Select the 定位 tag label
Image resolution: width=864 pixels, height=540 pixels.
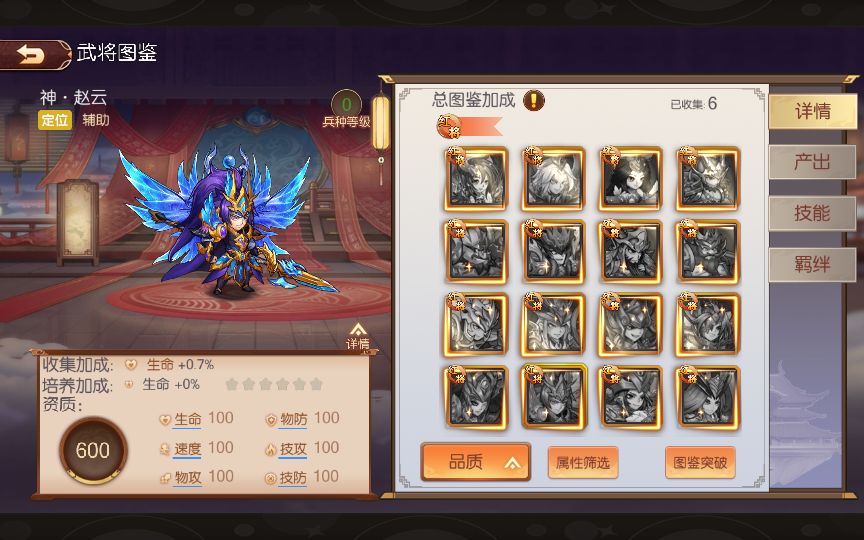coord(56,120)
